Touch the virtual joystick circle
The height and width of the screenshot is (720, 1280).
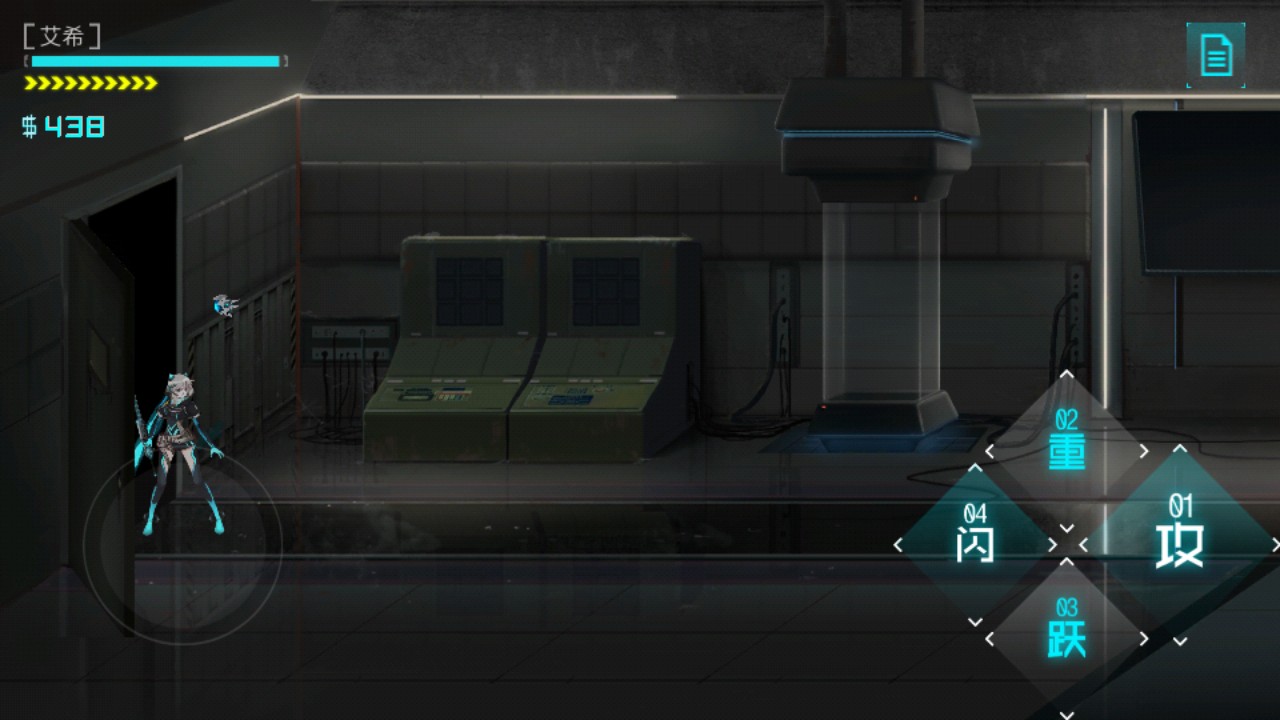click(x=182, y=545)
